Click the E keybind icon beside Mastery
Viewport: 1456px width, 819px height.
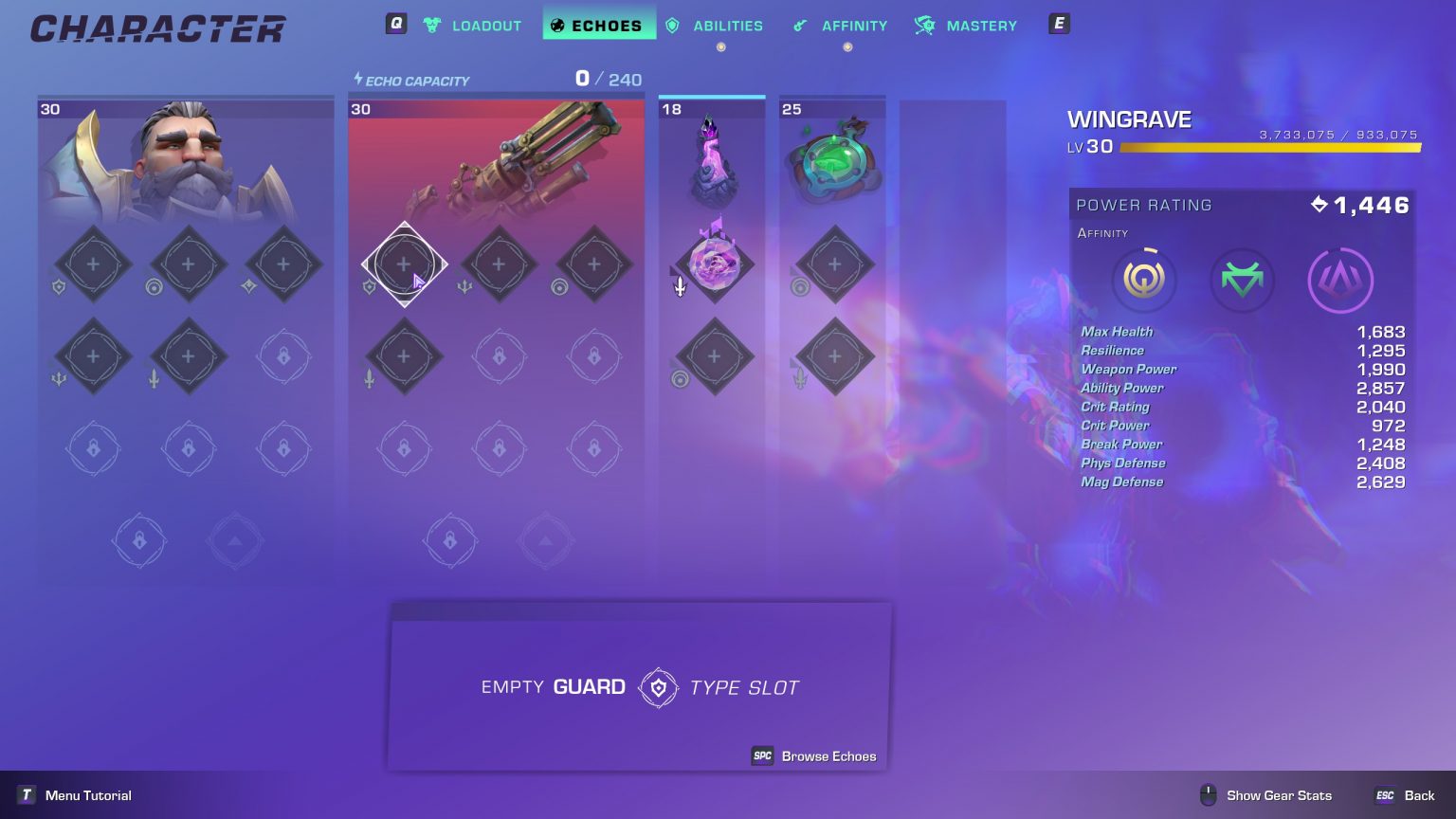1058,25
